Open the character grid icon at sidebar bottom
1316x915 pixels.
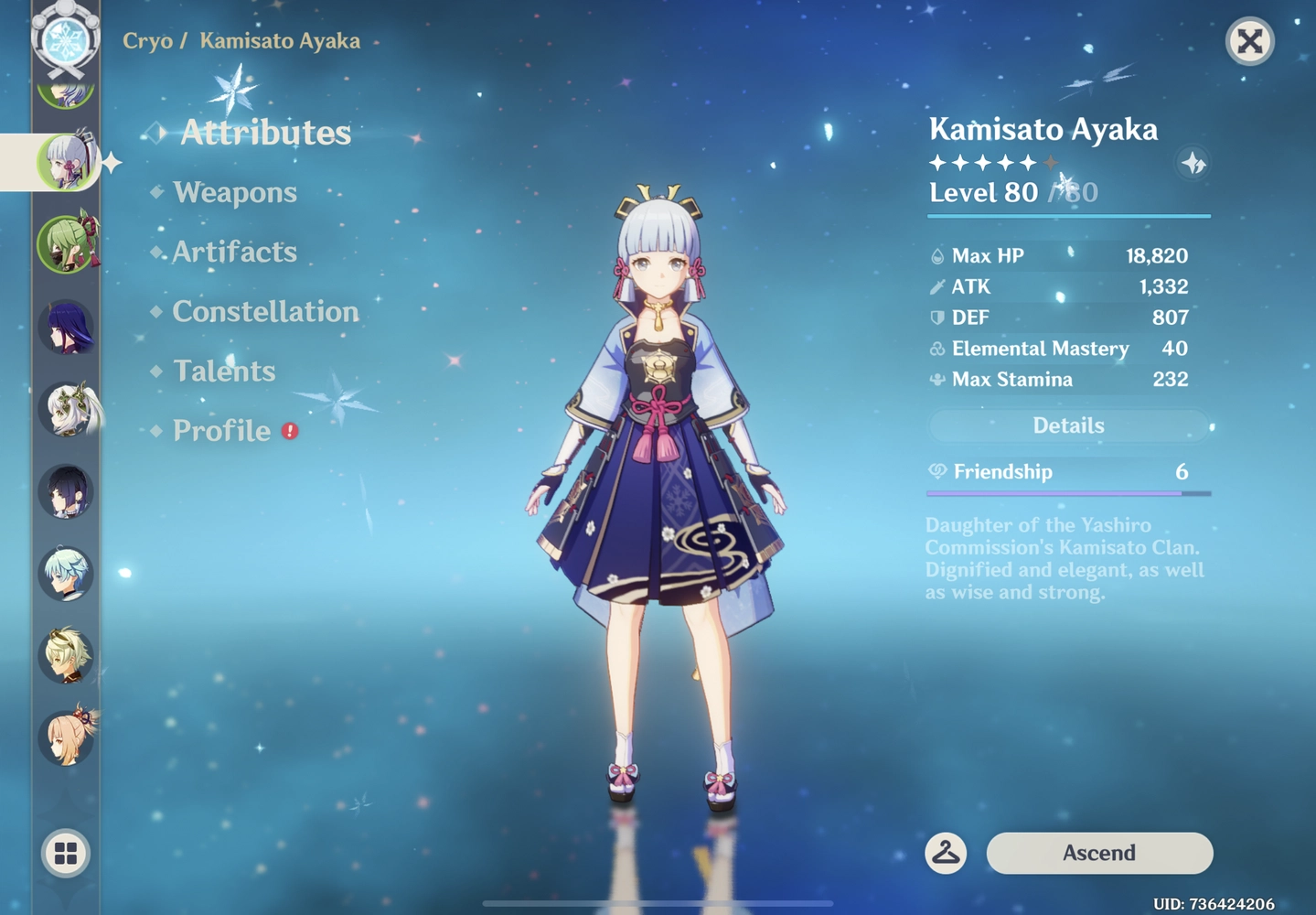(x=64, y=853)
